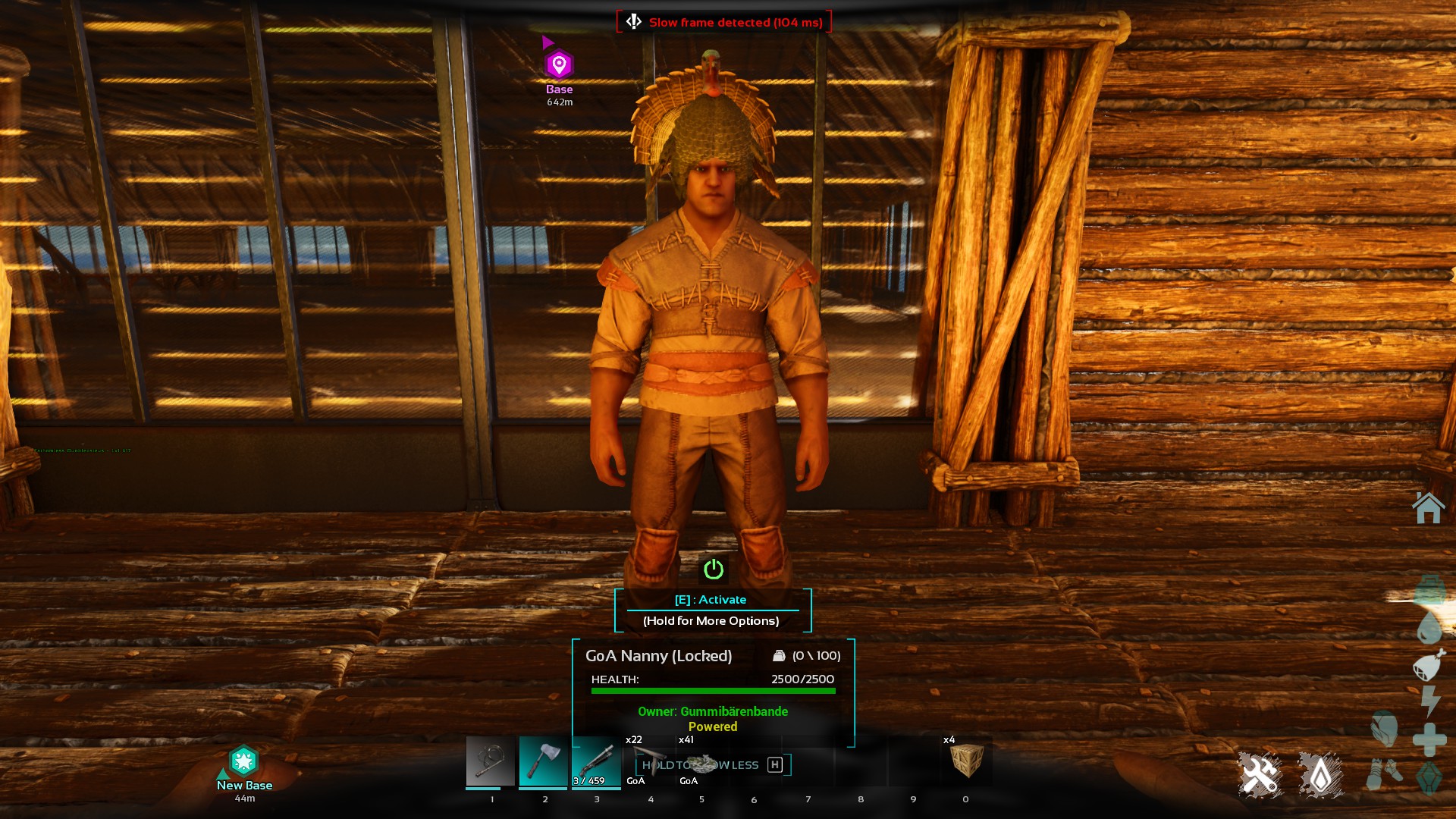Click the green power symbol above Activate
This screenshot has height=819, width=1456.
(x=714, y=570)
